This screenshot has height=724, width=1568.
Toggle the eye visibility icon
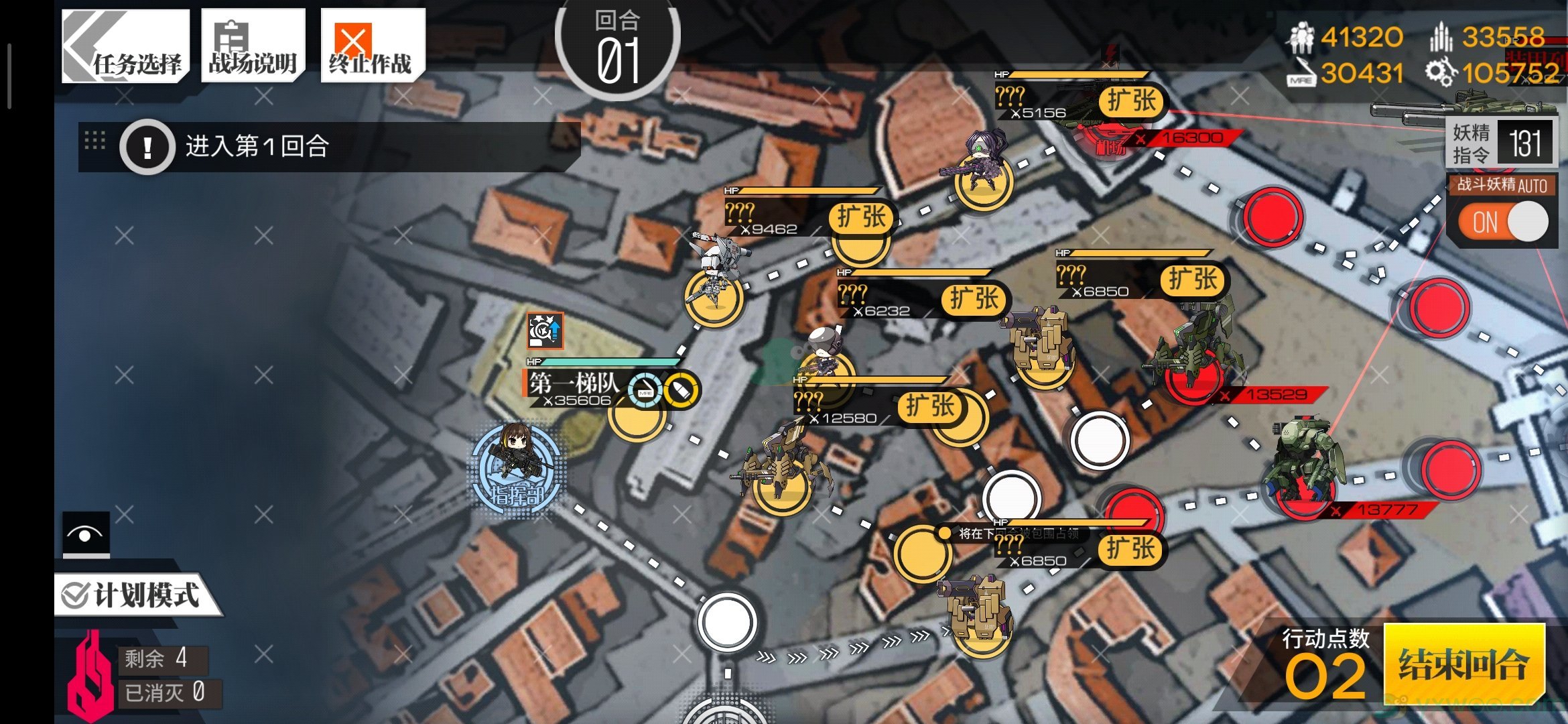(x=86, y=534)
